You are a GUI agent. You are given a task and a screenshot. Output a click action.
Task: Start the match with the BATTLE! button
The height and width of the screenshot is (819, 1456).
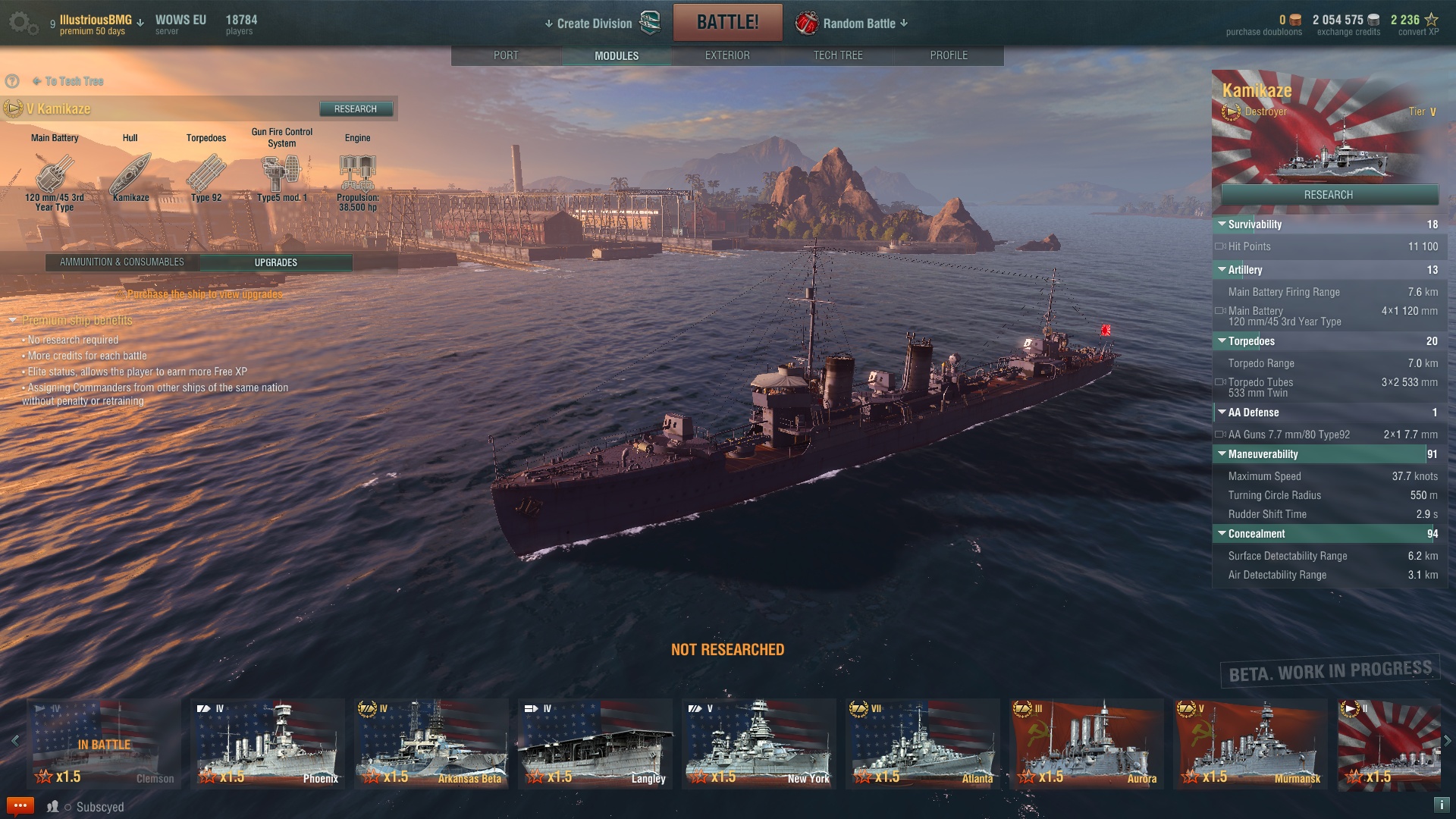coord(727,22)
